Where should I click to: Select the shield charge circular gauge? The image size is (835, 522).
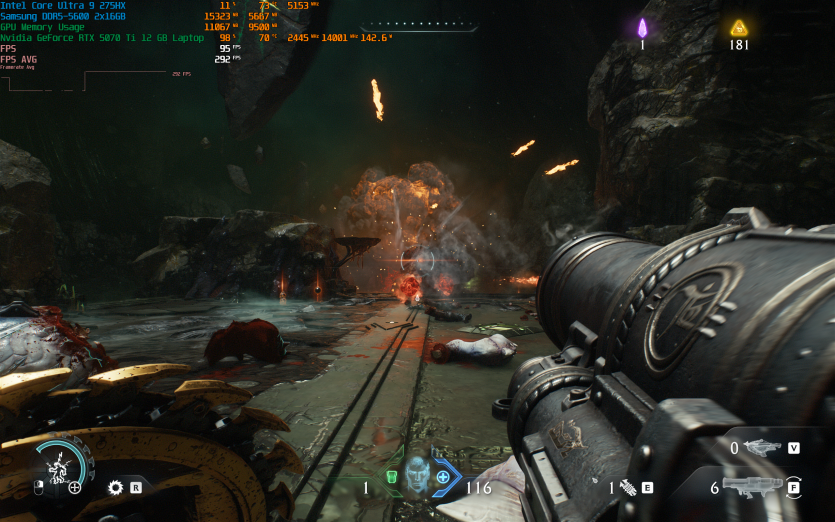coord(60,467)
